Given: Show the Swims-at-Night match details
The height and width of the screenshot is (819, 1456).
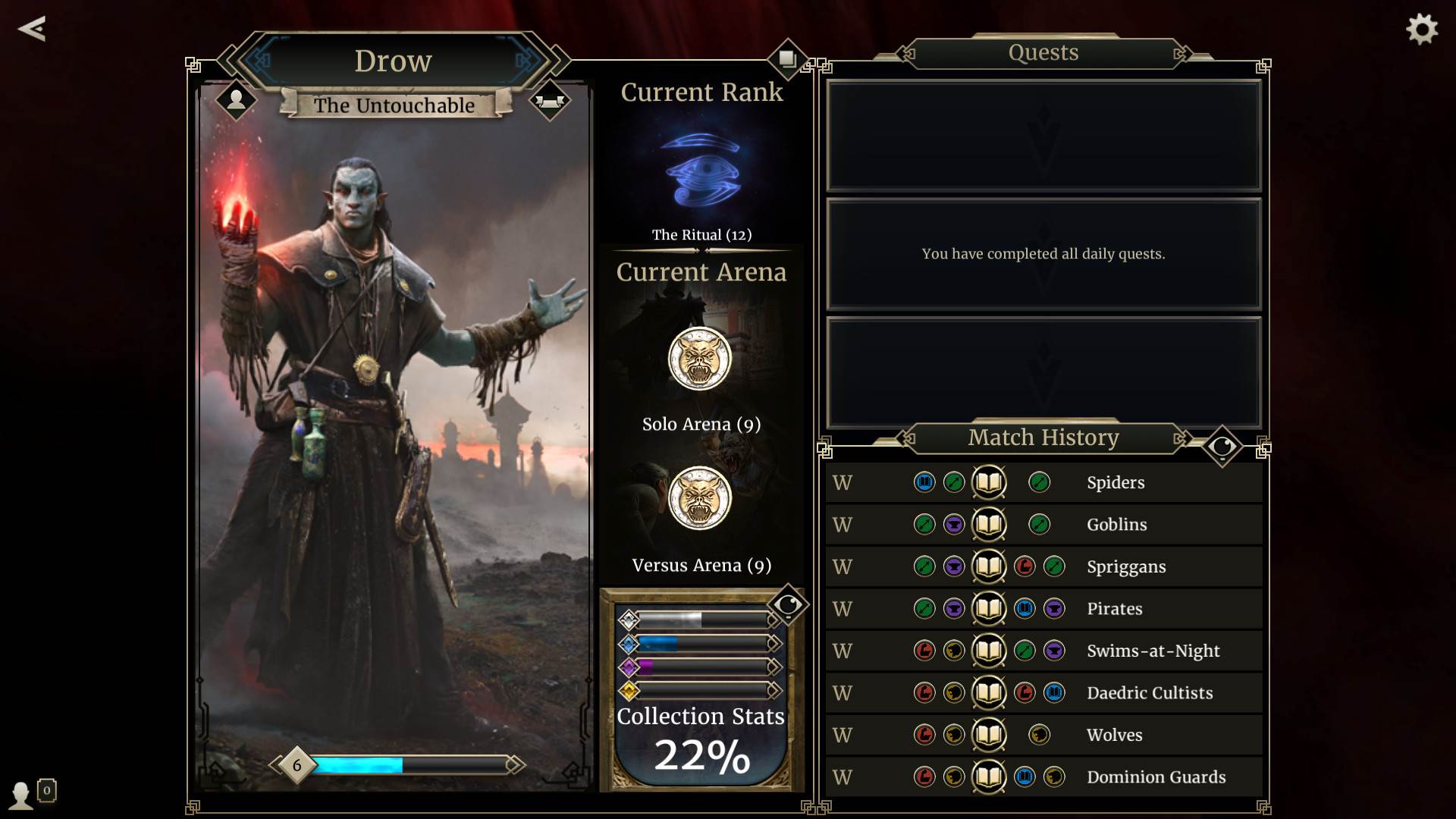Looking at the screenshot, I should pyautogui.click(x=1043, y=651).
